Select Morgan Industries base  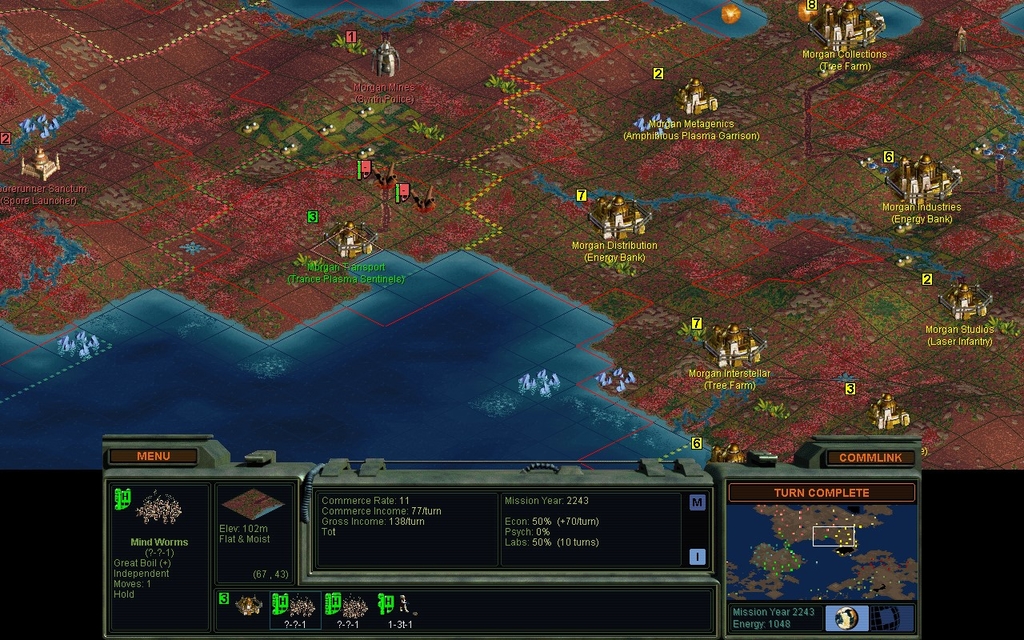point(922,178)
